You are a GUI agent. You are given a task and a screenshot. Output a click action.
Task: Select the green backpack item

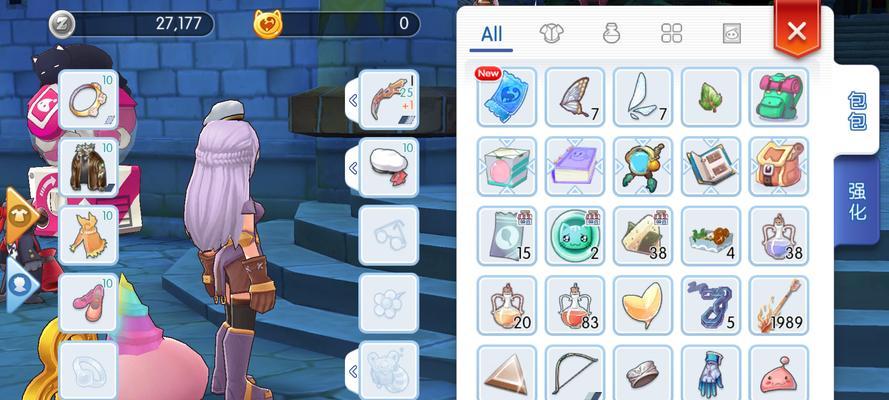pos(779,97)
